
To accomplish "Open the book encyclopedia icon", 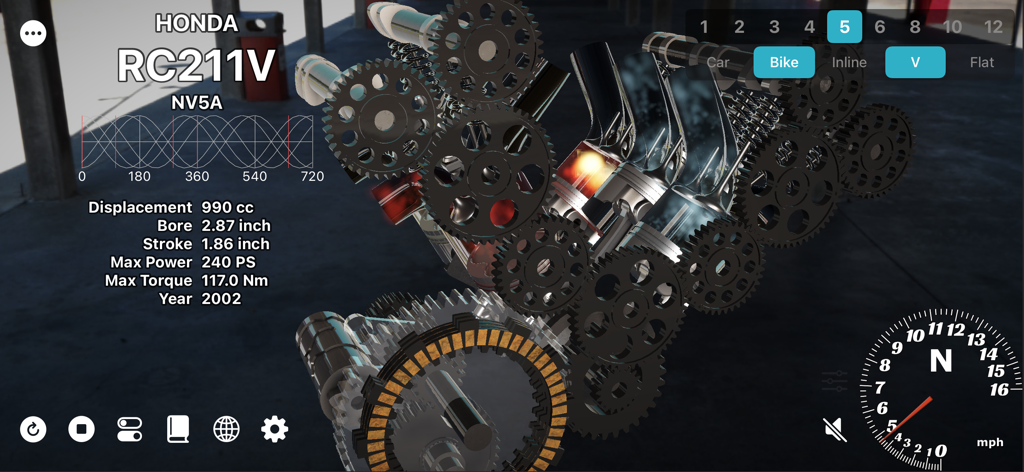I will pyautogui.click(x=178, y=429).
